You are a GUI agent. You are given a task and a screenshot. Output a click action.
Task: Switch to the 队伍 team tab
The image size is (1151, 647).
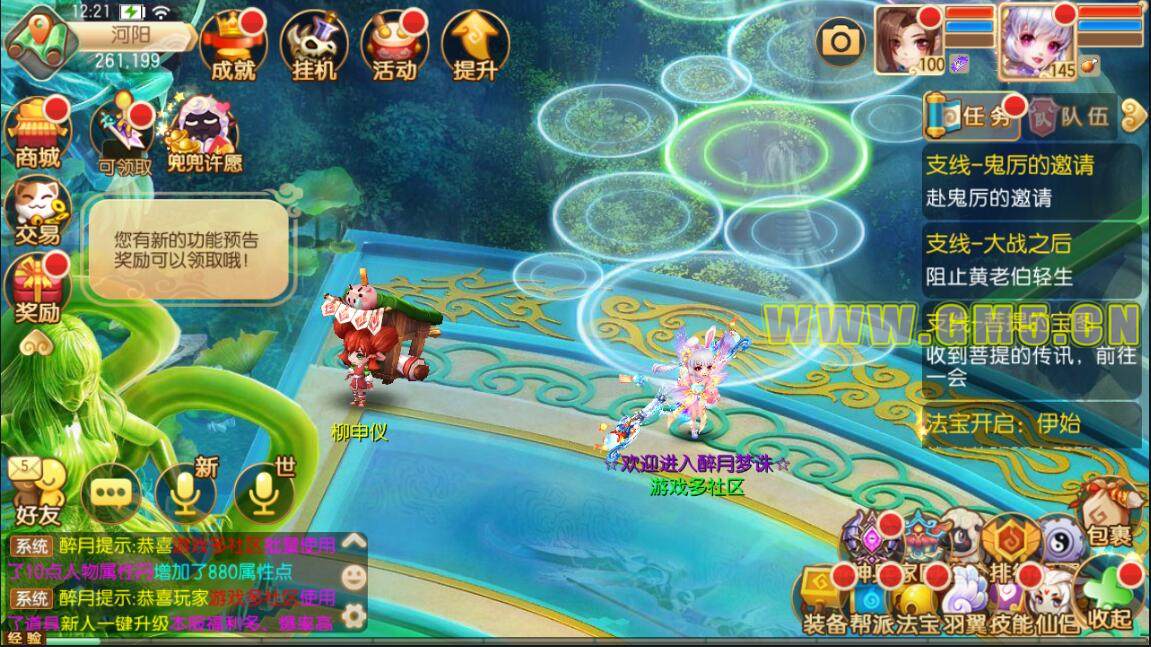click(1071, 117)
